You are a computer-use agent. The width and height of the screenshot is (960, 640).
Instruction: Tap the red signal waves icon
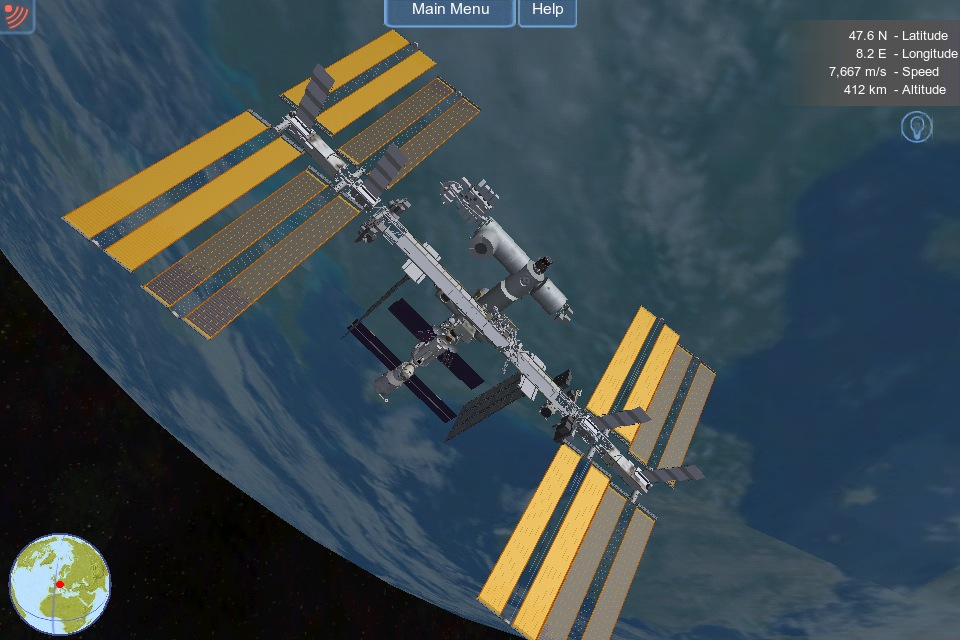(x=15, y=14)
